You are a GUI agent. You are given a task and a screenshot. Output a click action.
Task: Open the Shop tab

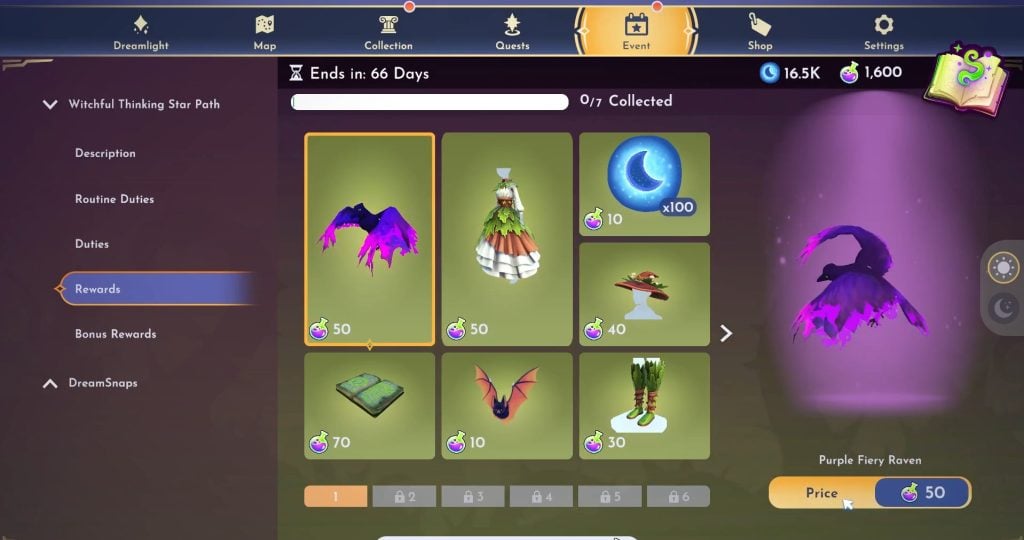pos(760,32)
